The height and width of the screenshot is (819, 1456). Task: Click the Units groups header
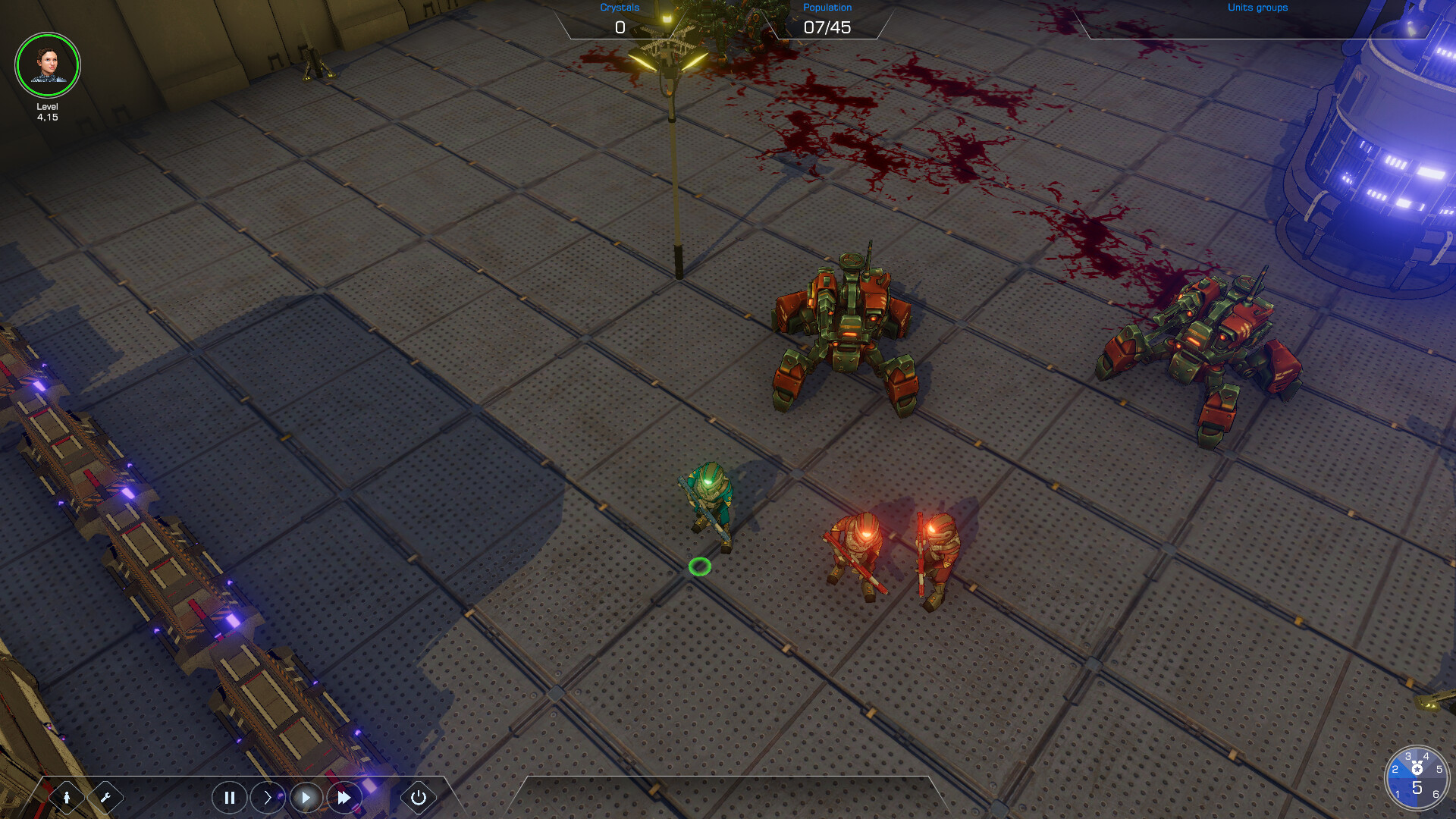(x=1257, y=8)
